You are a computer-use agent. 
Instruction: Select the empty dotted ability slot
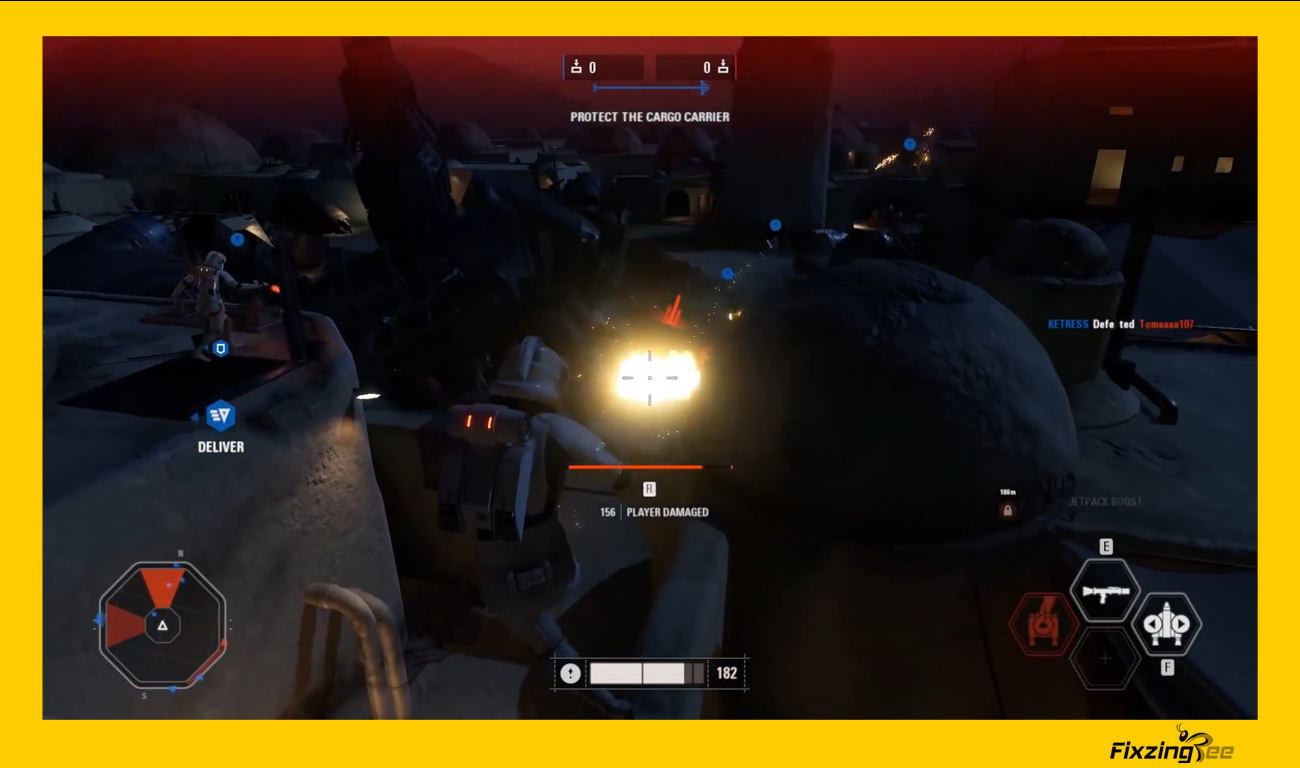pos(1104,658)
